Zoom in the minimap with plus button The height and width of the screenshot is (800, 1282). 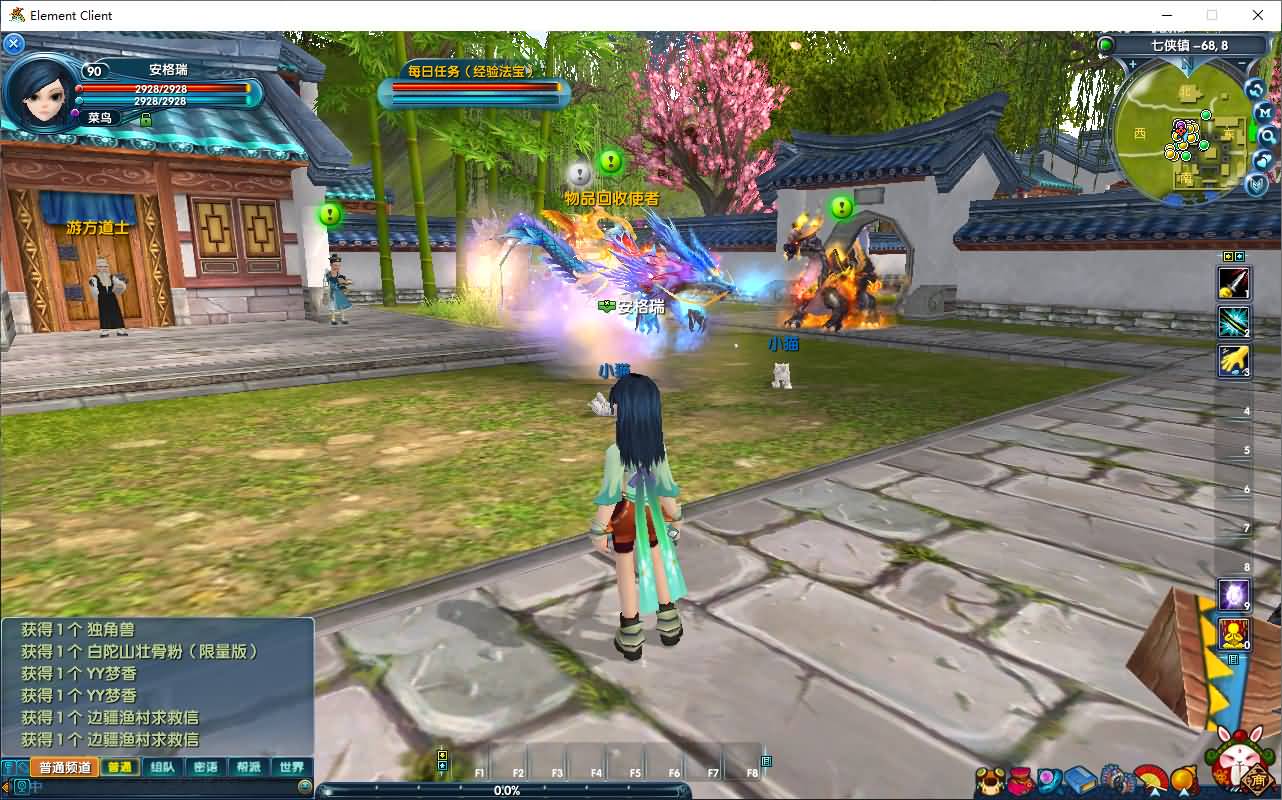1133,65
